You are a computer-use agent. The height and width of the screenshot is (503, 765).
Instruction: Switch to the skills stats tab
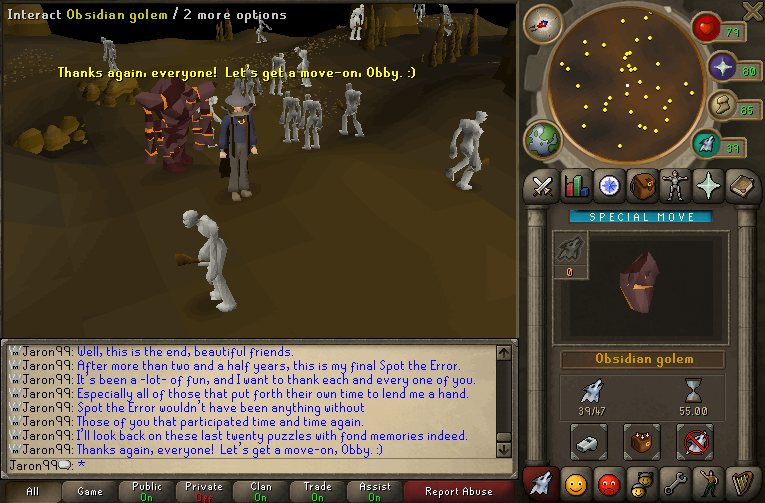[x=575, y=186]
